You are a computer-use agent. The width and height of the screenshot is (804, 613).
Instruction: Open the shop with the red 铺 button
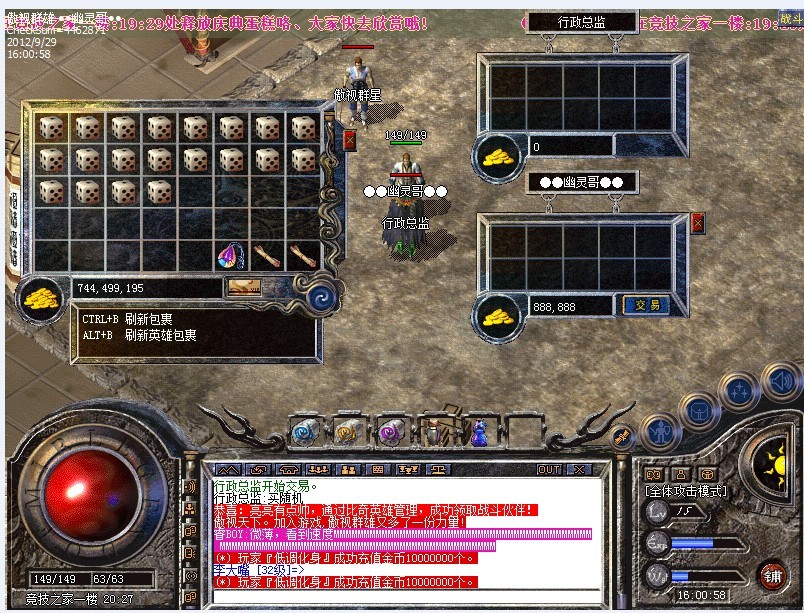(x=771, y=574)
